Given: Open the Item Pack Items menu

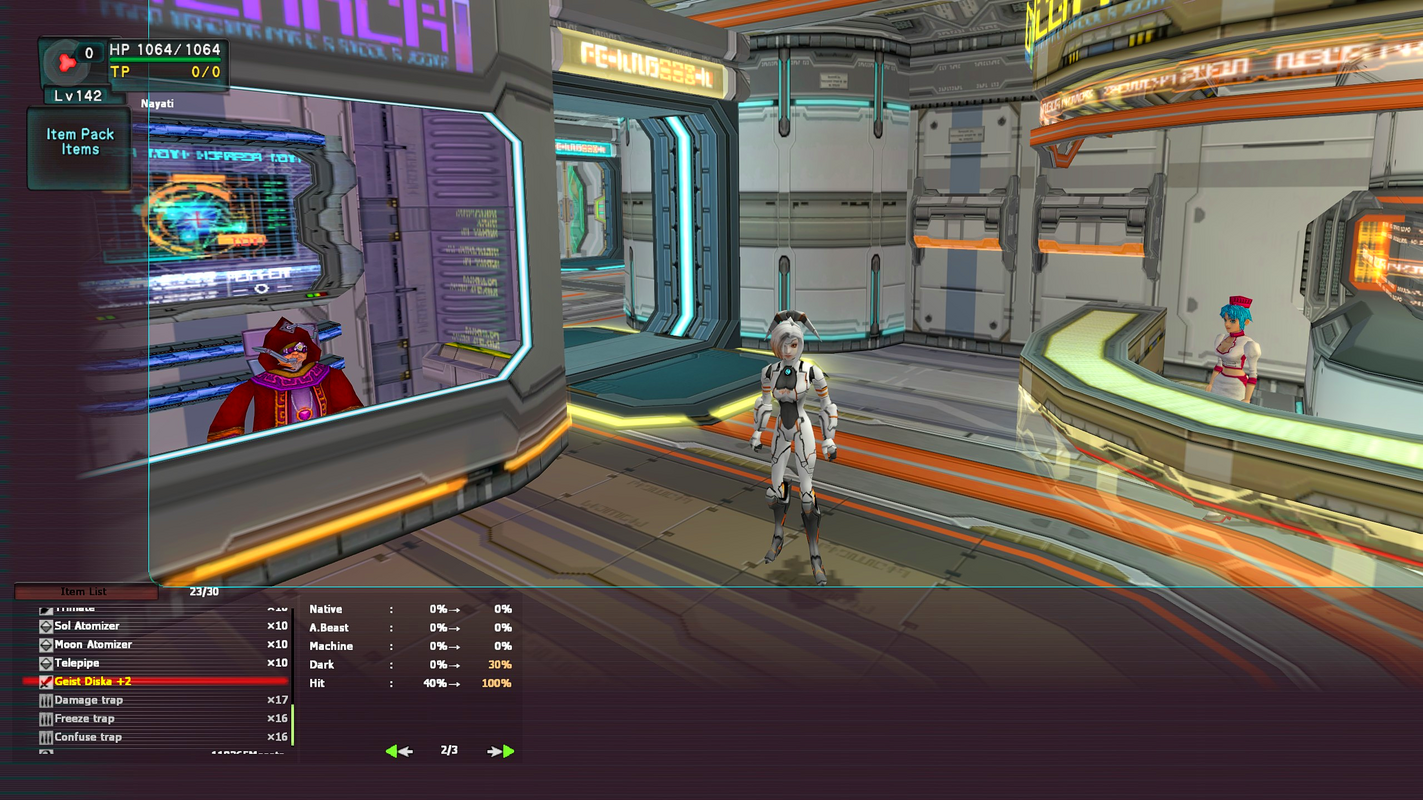Looking at the screenshot, I should click(80, 142).
